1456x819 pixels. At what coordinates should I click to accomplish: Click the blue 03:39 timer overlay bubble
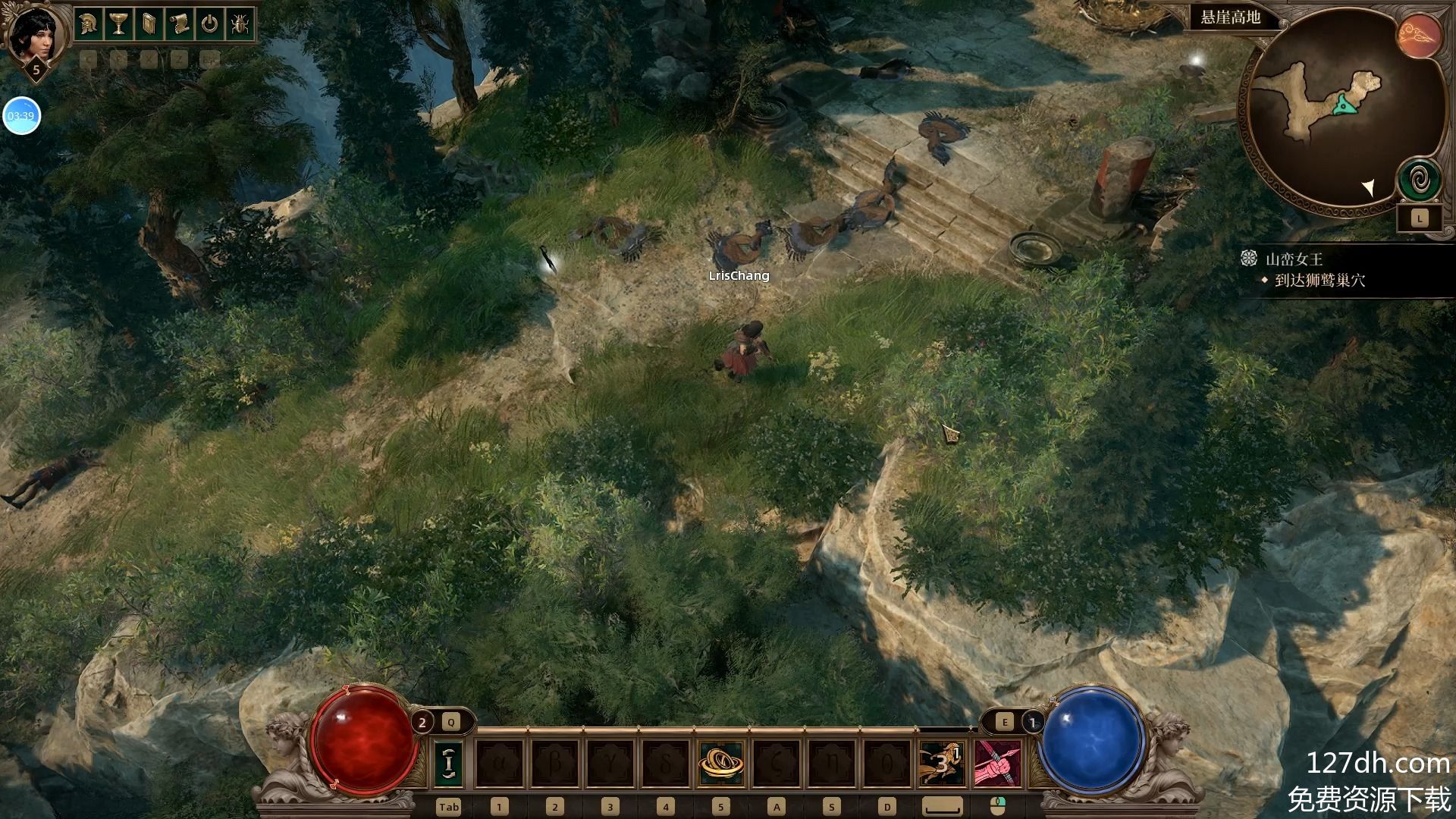coord(21,116)
